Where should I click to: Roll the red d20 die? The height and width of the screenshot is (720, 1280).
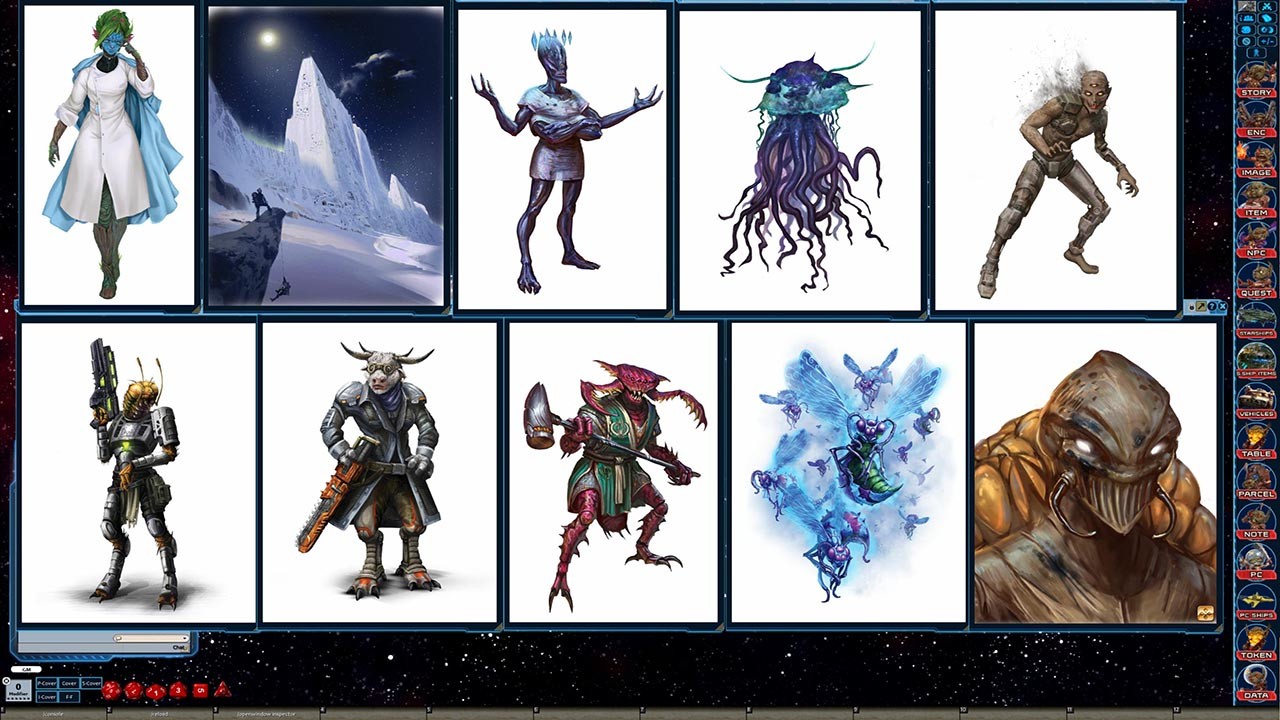[110, 690]
